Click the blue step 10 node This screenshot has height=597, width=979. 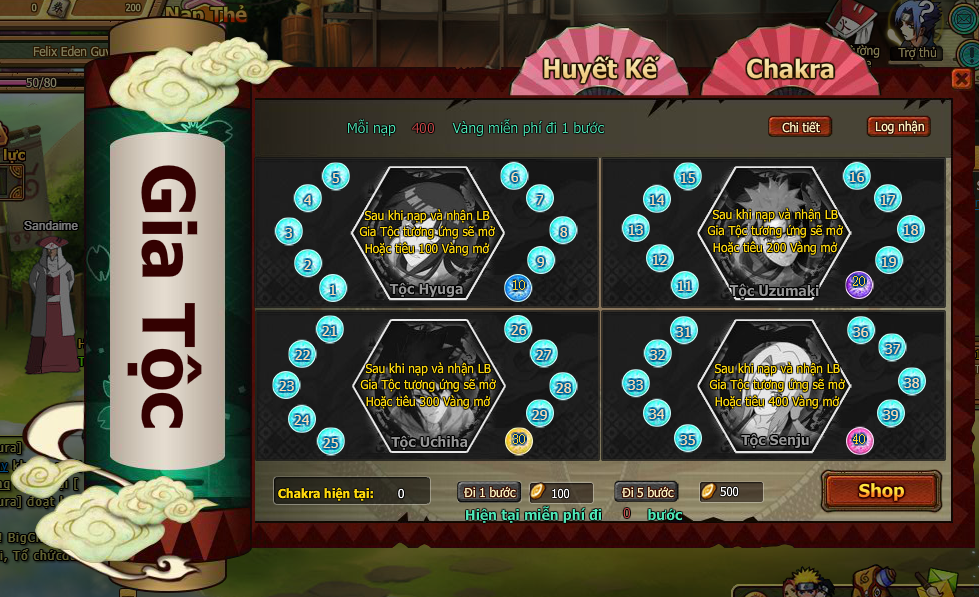tap(518, 287)
